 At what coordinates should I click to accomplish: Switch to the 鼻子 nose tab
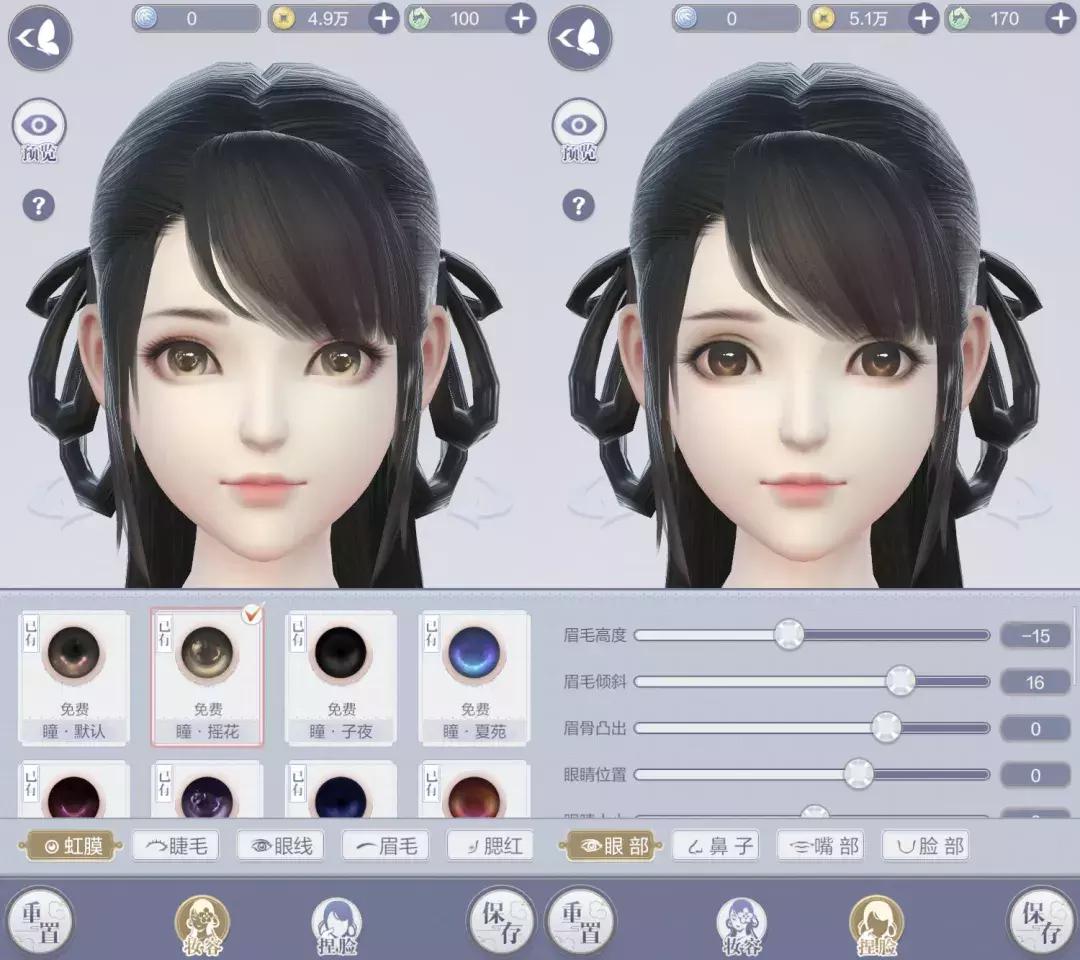tap(714, 846)
